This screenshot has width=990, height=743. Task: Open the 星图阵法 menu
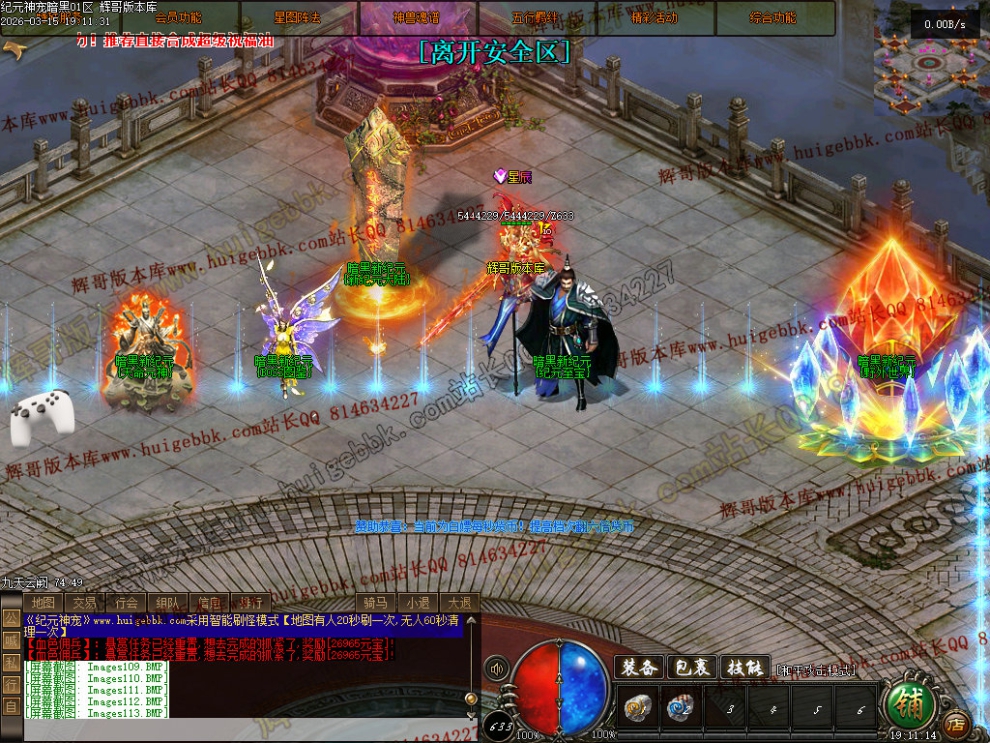[297, 17]
